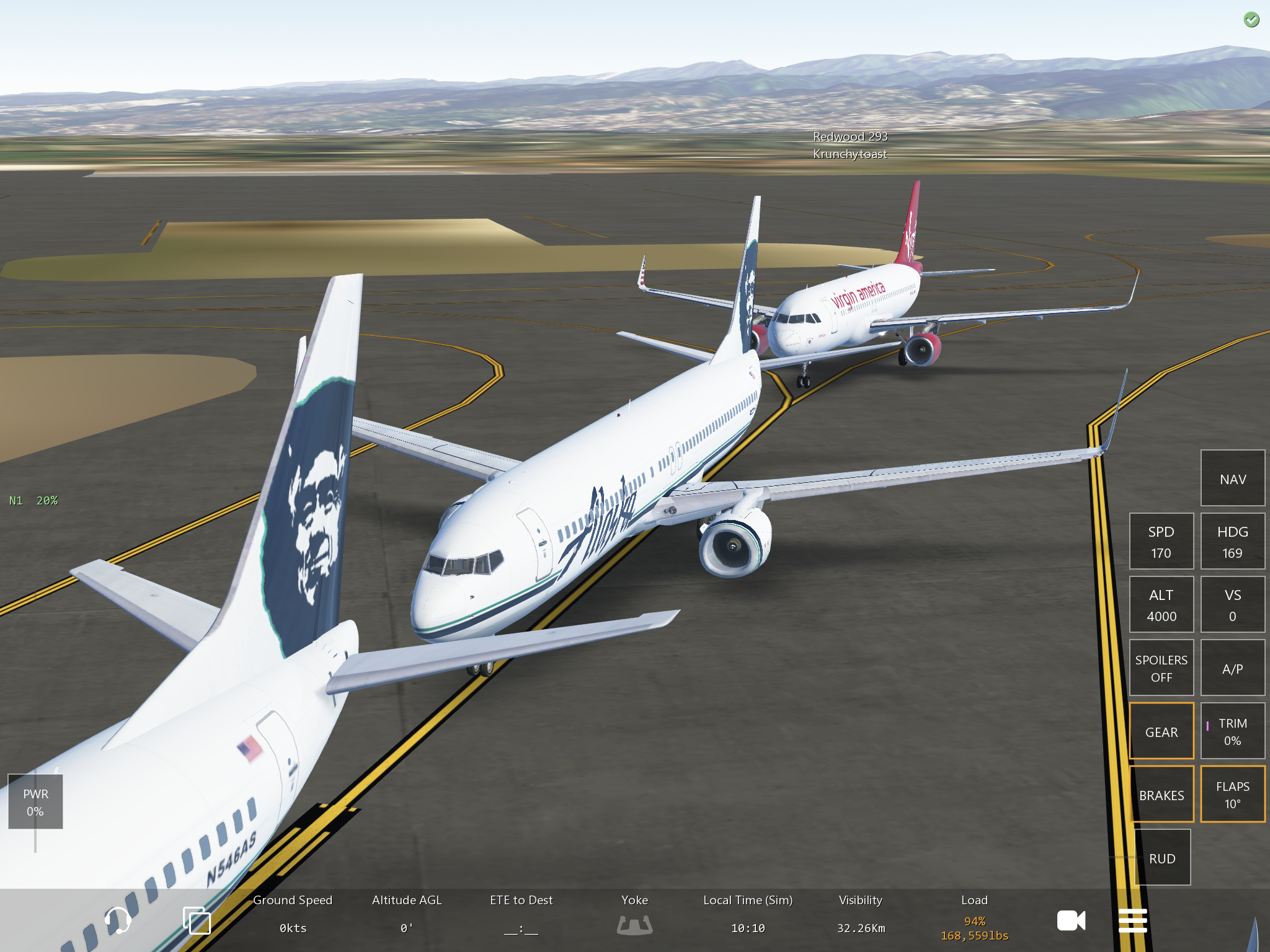This screenshot has width=1270, height=952.
Task: Change the FLAPS 10° setting
Action: click(x=1232, y=795)
